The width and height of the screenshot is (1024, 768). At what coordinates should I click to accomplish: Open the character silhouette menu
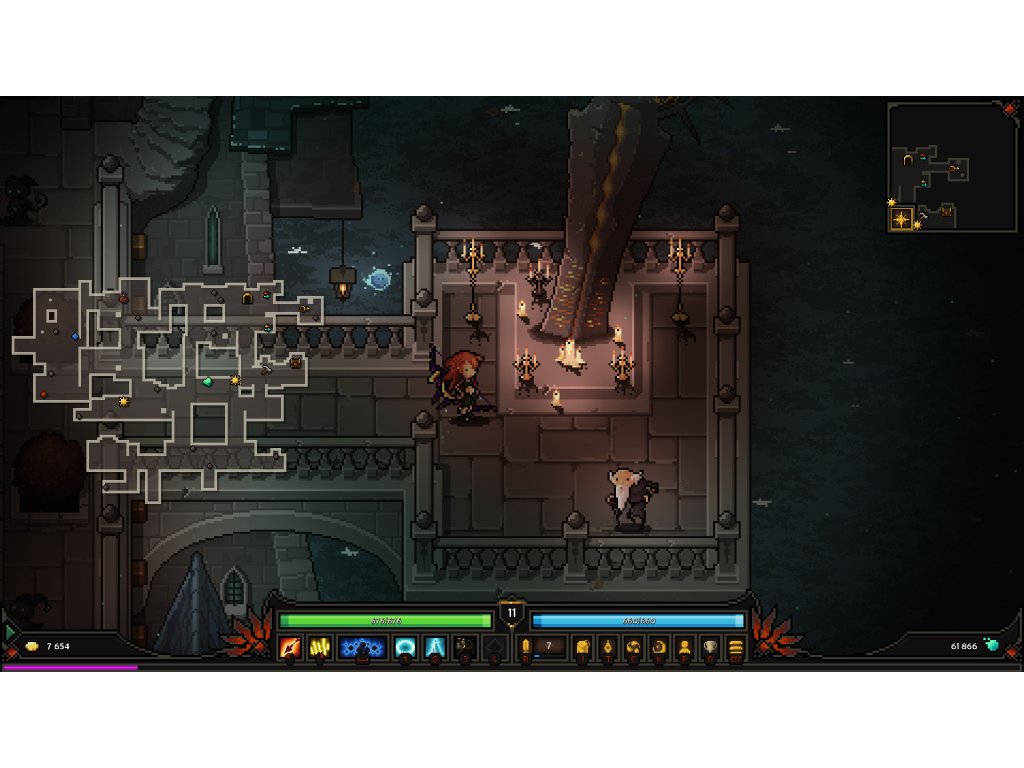[x=685, y=647]
